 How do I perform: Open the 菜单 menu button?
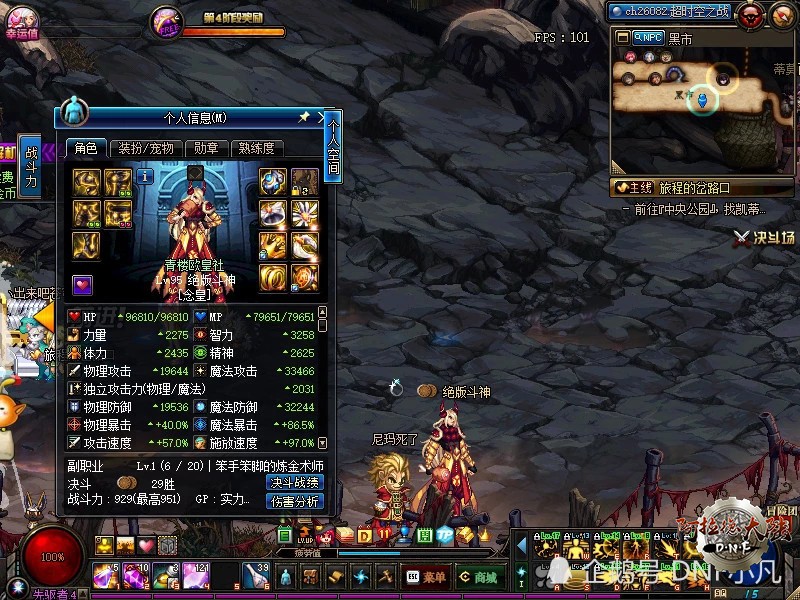426,577
